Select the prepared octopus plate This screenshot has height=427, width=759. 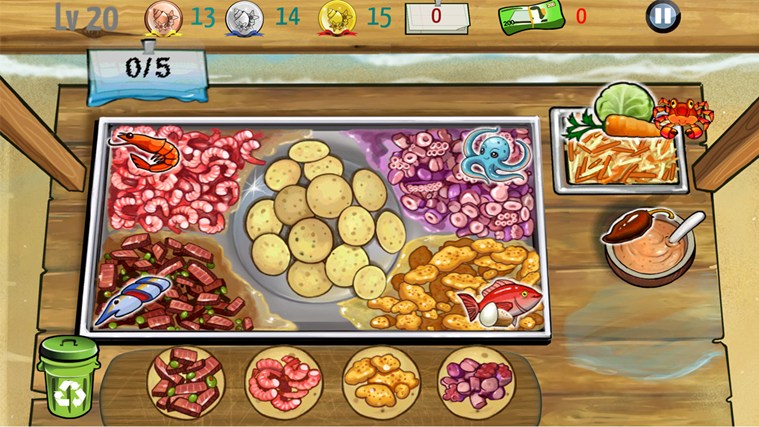(x=475, y=382)
